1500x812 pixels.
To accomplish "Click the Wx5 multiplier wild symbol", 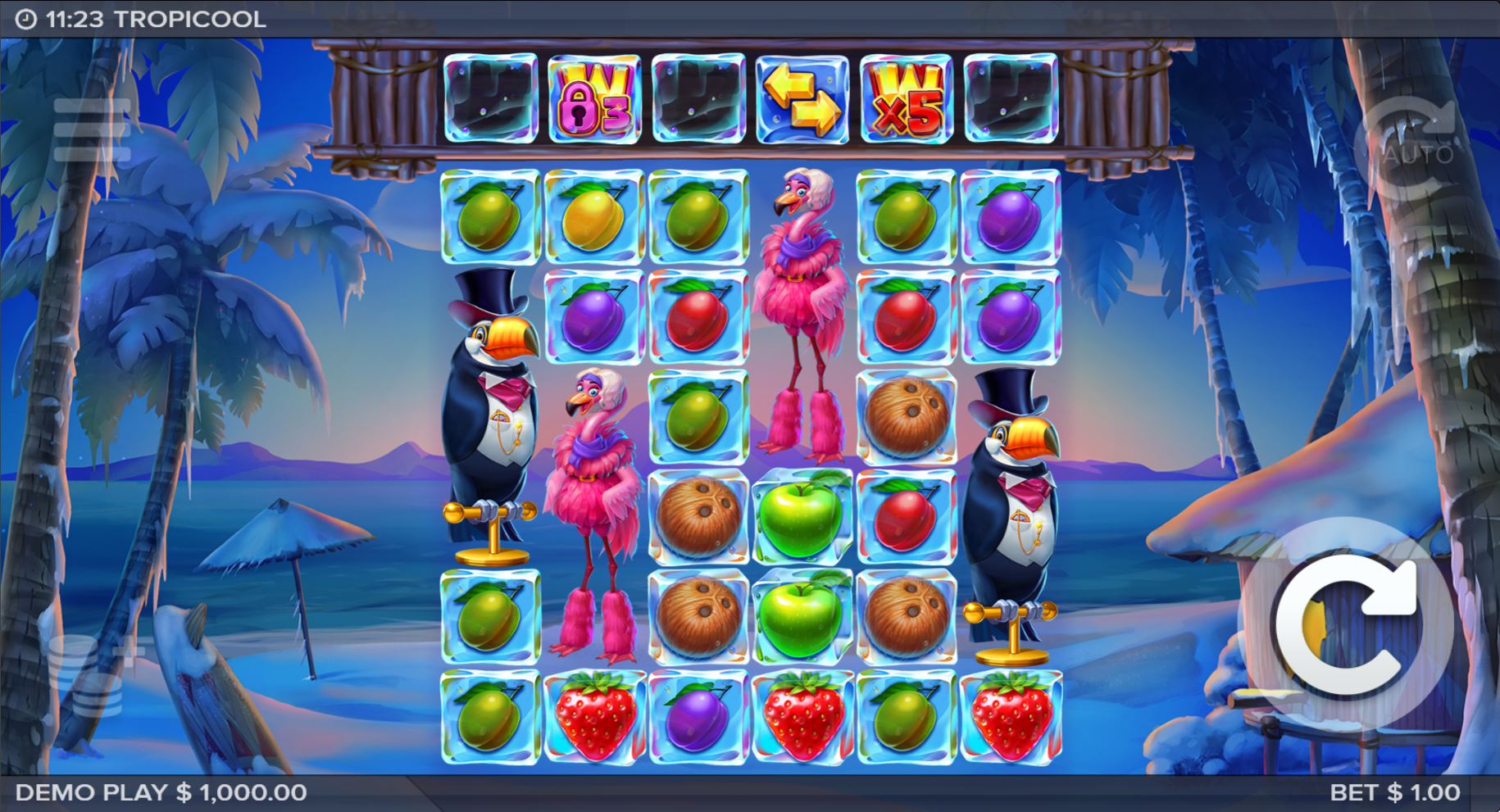I will pyautogui.click(x=902, y=98).
